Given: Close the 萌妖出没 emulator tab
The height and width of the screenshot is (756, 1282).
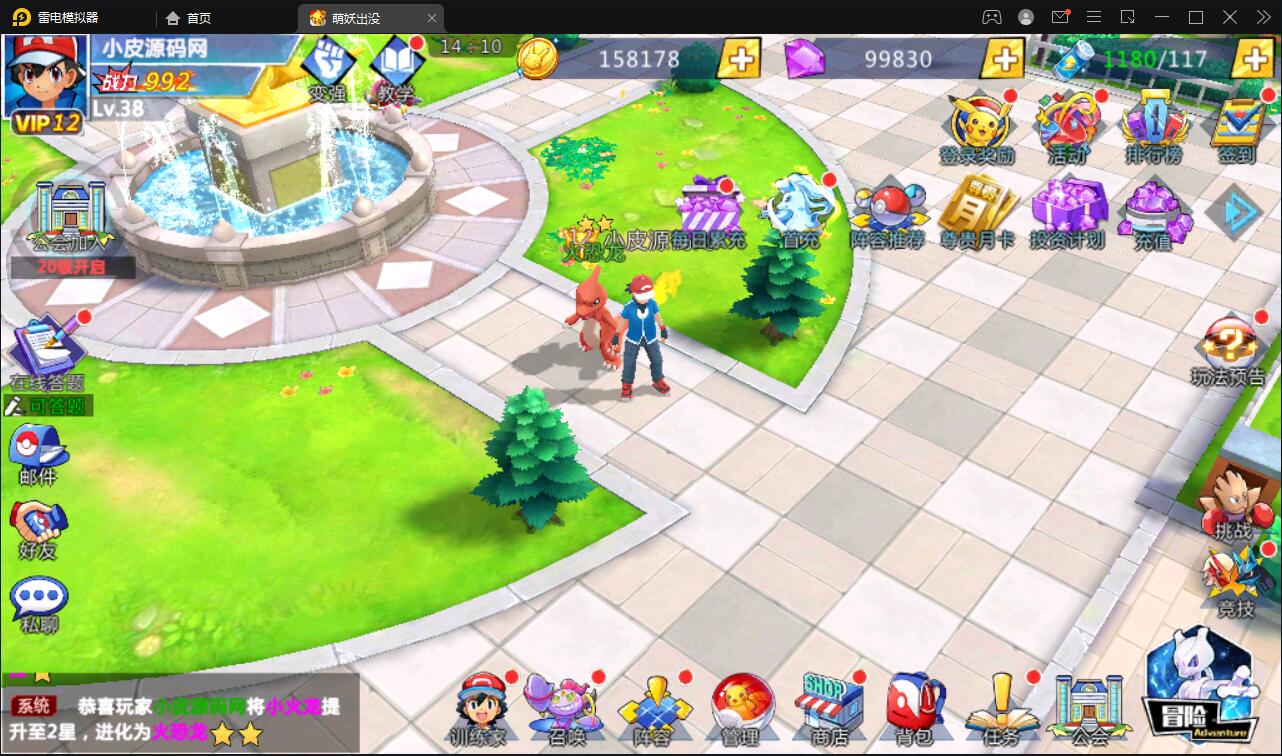Looking at the screenshot, I should point(432,18).
